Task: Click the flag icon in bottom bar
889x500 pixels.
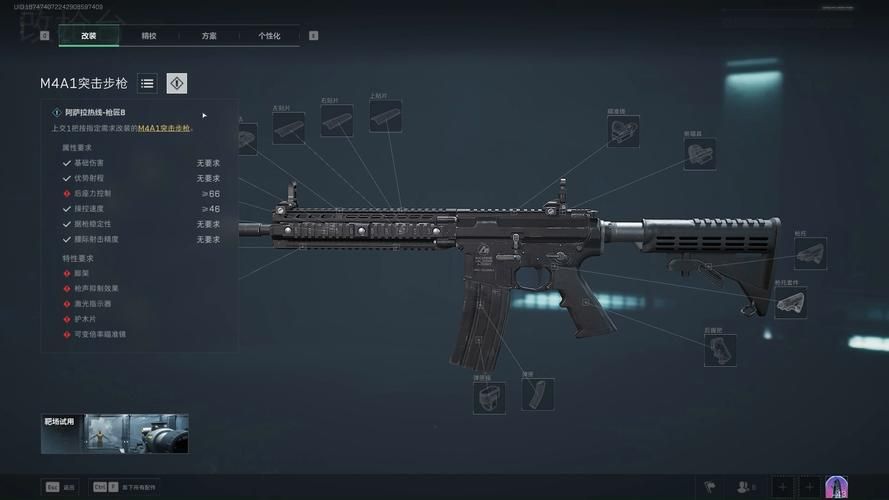Action: coord(710,487)
